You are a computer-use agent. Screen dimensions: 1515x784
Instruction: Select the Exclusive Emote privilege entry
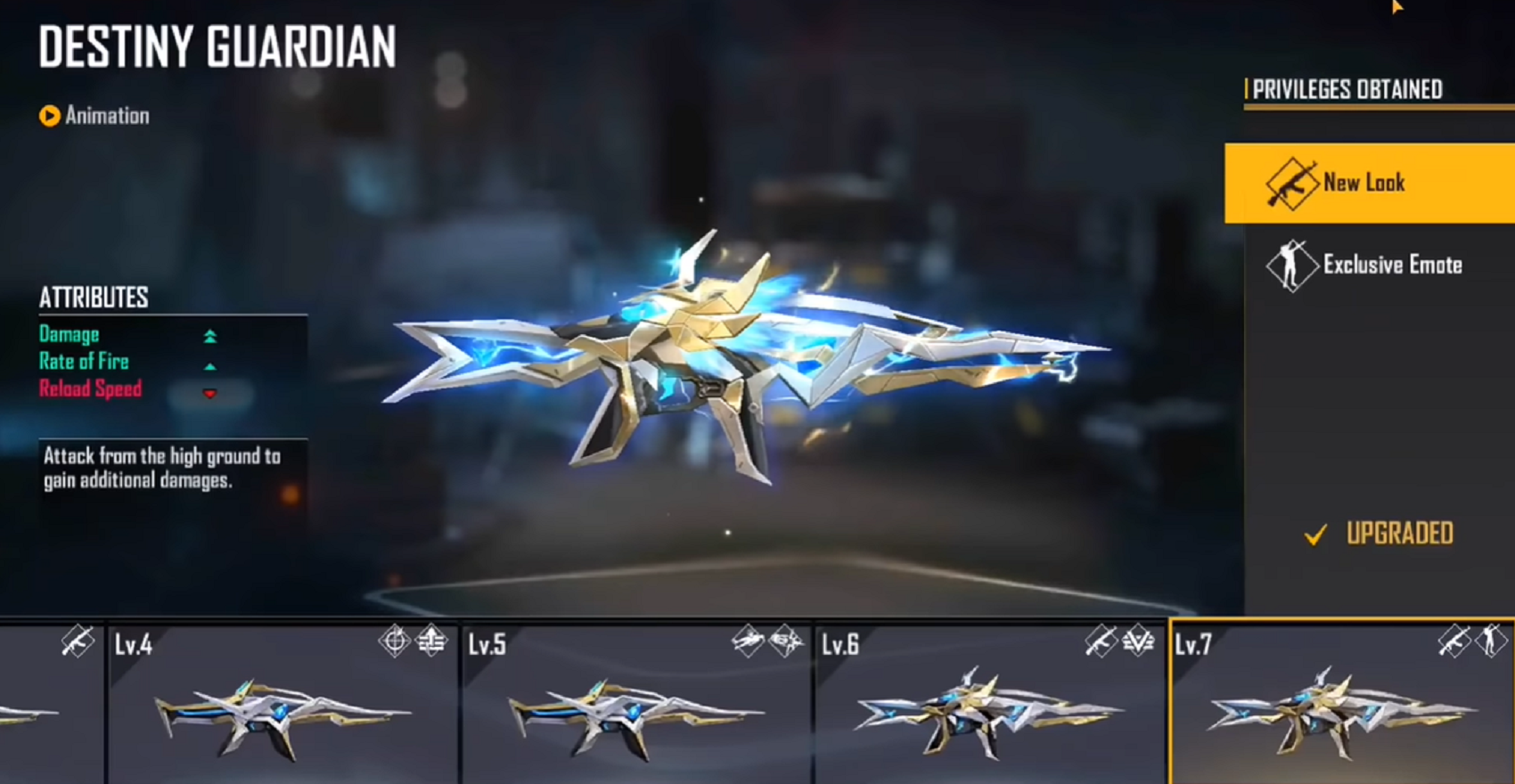click(x=1393, y=265)
